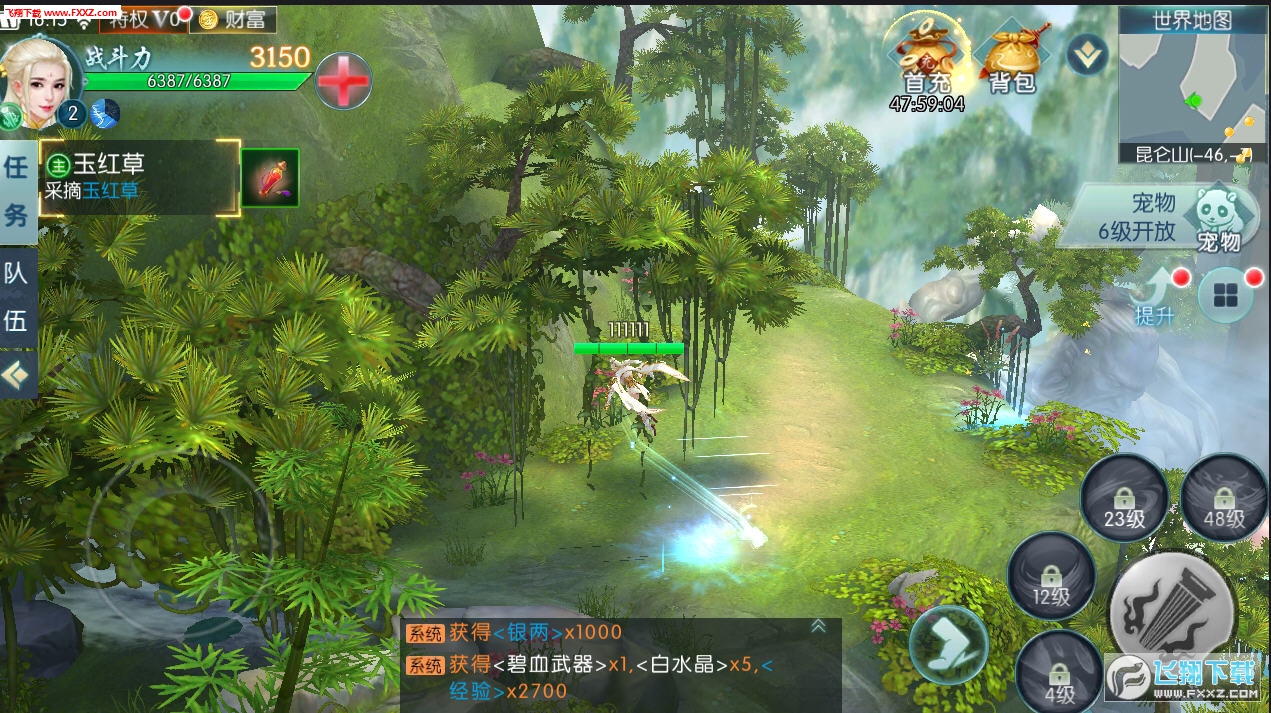This screenshot has height=713, width=1271.
Task: Switch to the 任务 quest tab
Action: click(17, 190)
